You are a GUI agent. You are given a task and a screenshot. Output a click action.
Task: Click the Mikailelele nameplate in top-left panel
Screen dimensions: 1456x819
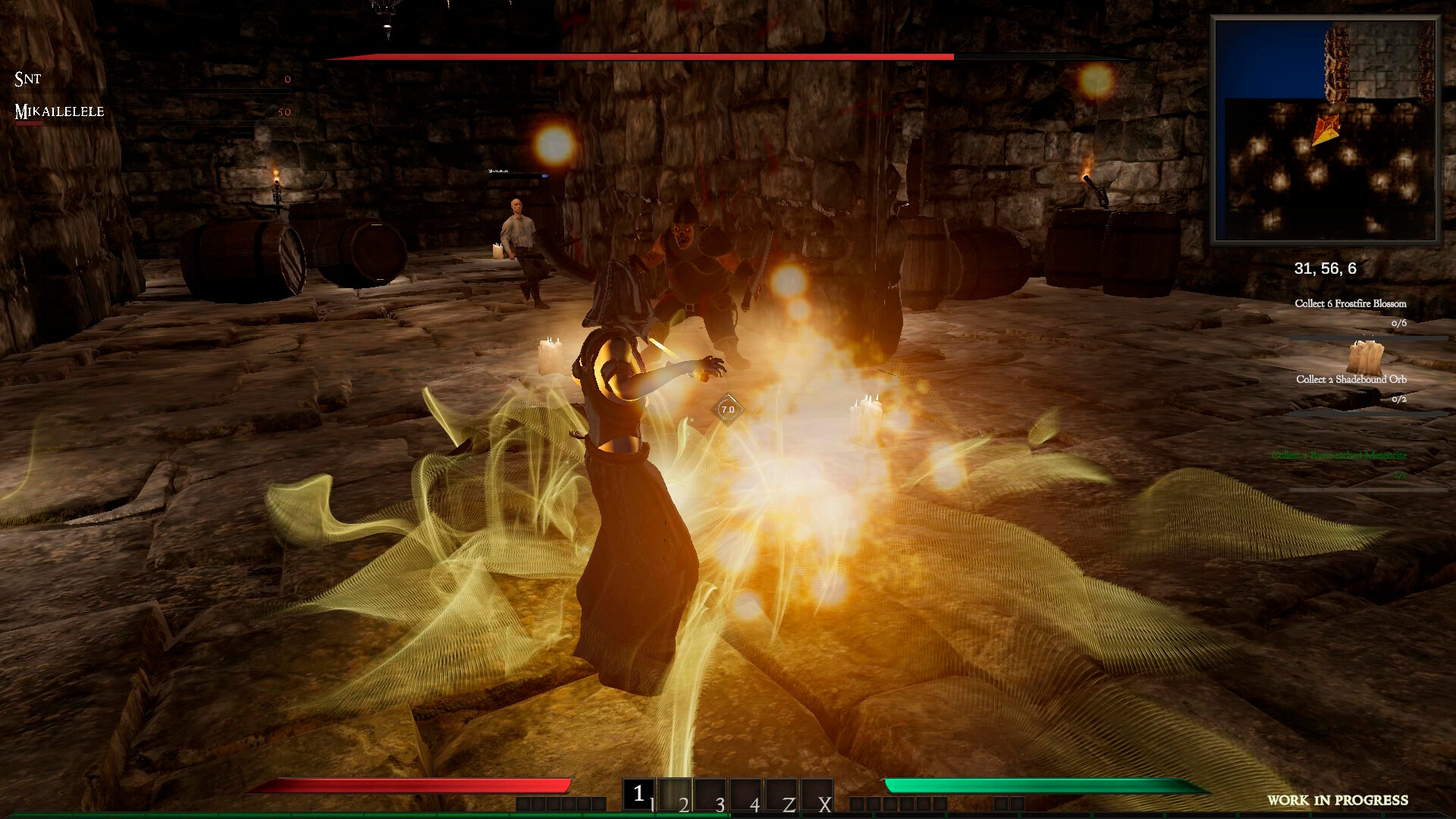(59, 112)
